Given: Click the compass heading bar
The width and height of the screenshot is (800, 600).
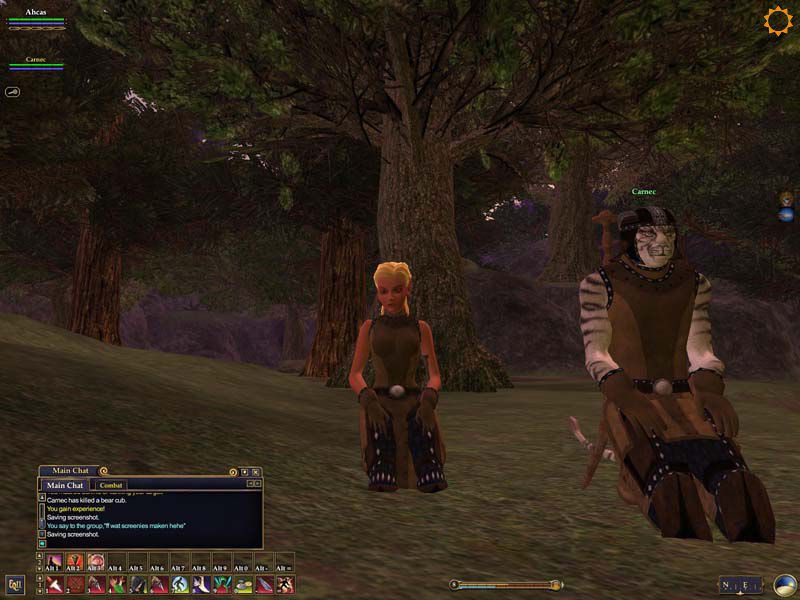Looking at the screenshot, I should 740,585.
